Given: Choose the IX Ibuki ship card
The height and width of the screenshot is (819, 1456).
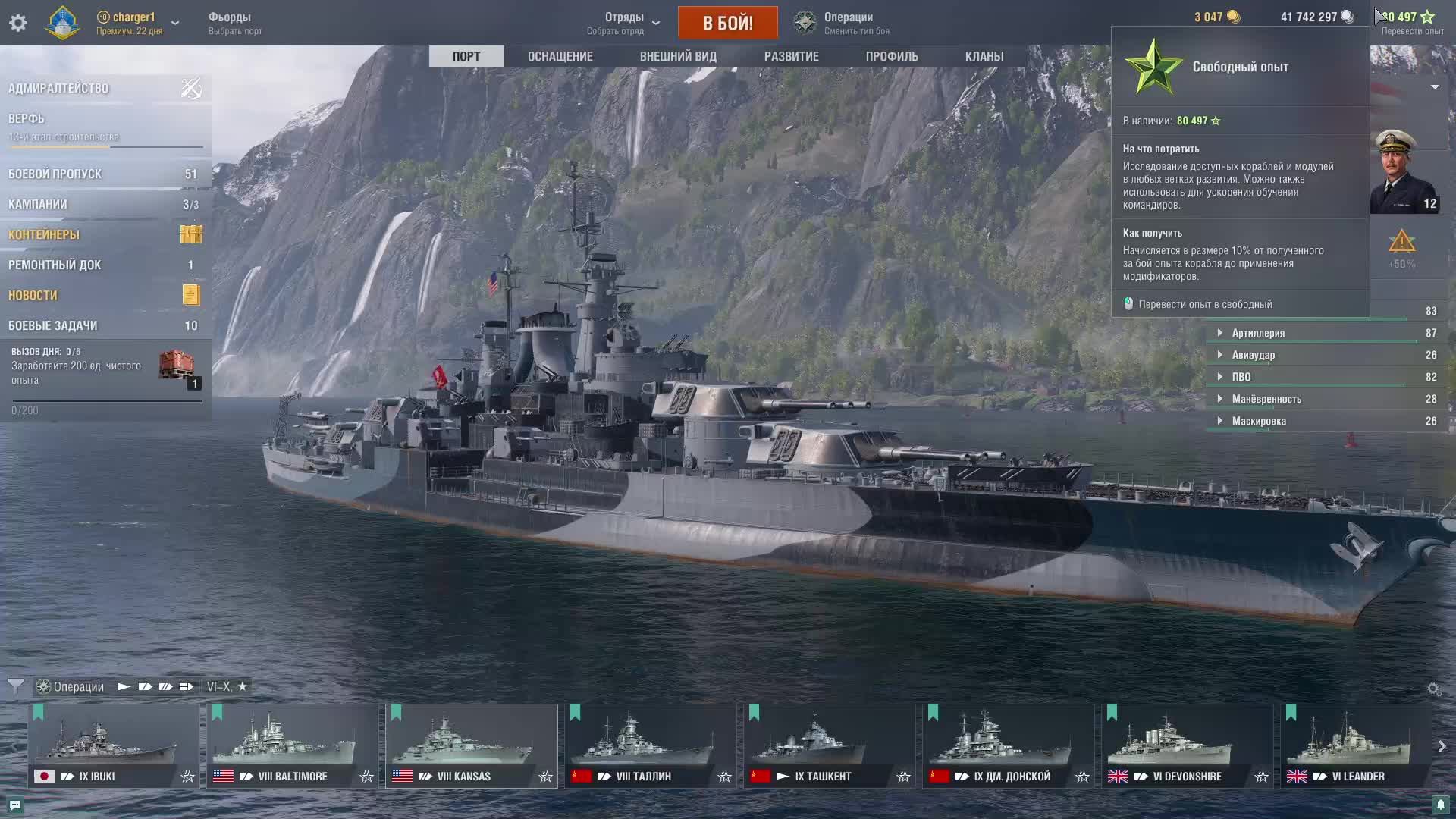Looking at the screenshot, I should (x=113, y=745).
